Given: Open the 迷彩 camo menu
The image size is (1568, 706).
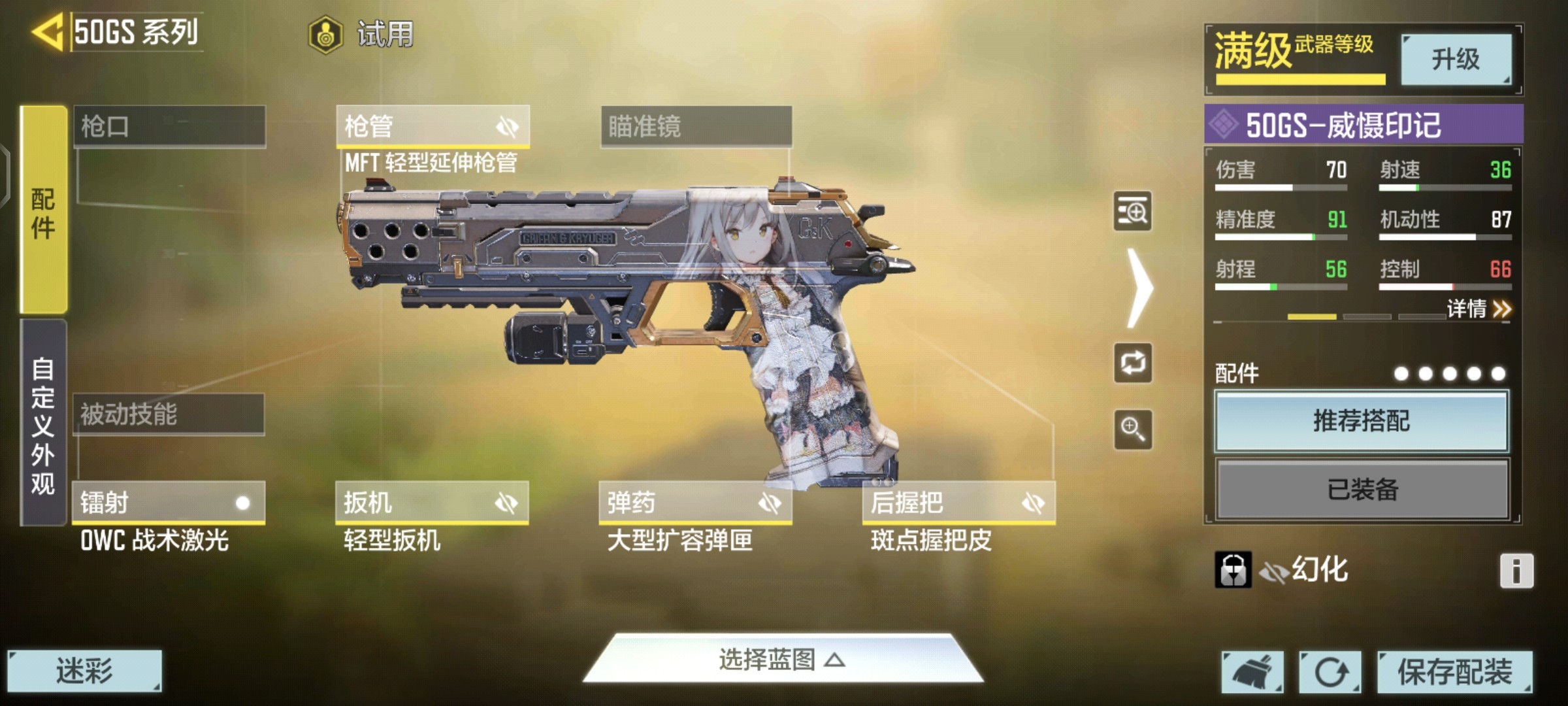Looking at the screenshot, I should 84,671.
